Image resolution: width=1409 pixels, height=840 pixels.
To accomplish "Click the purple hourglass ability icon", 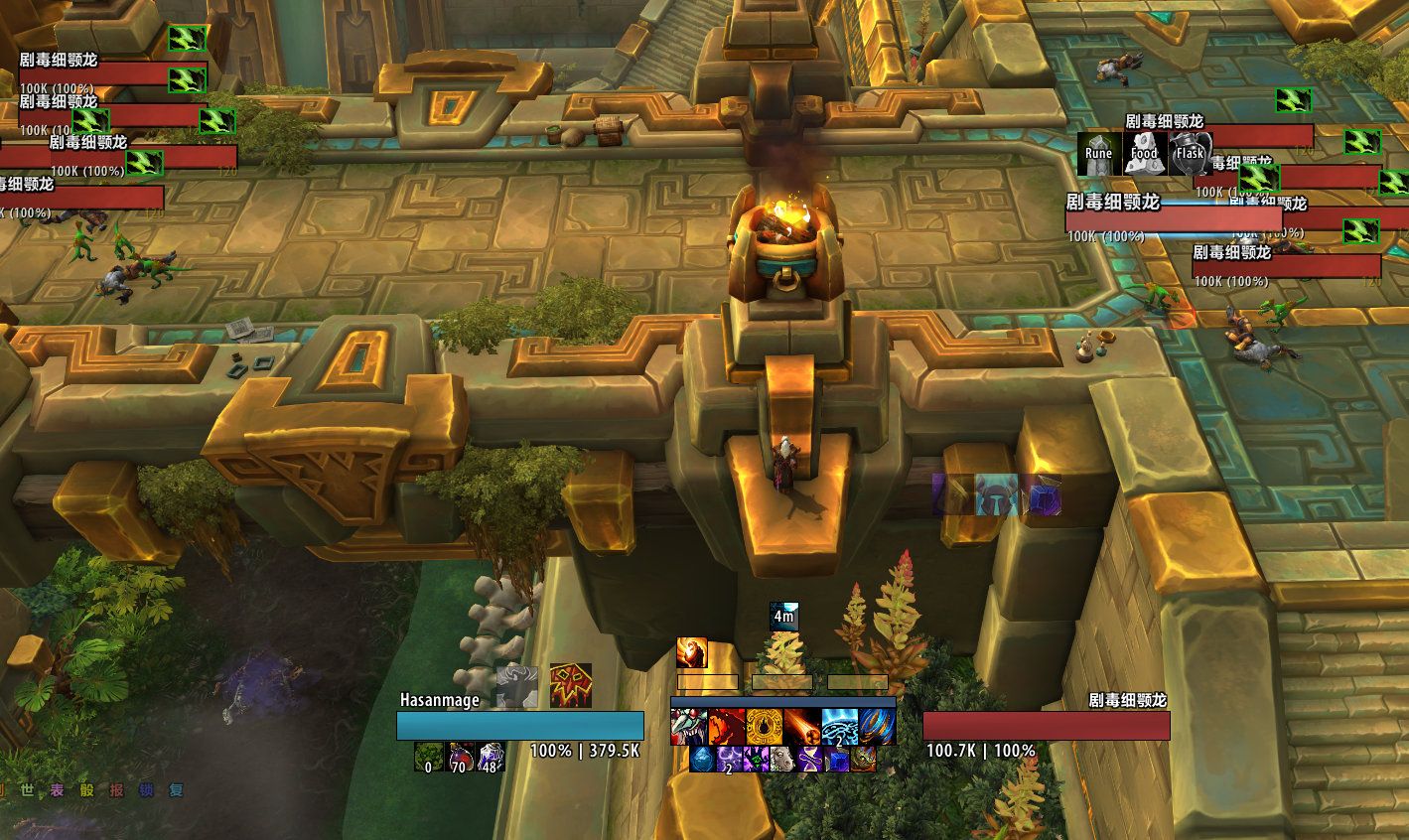I will [x=811, y=760].
